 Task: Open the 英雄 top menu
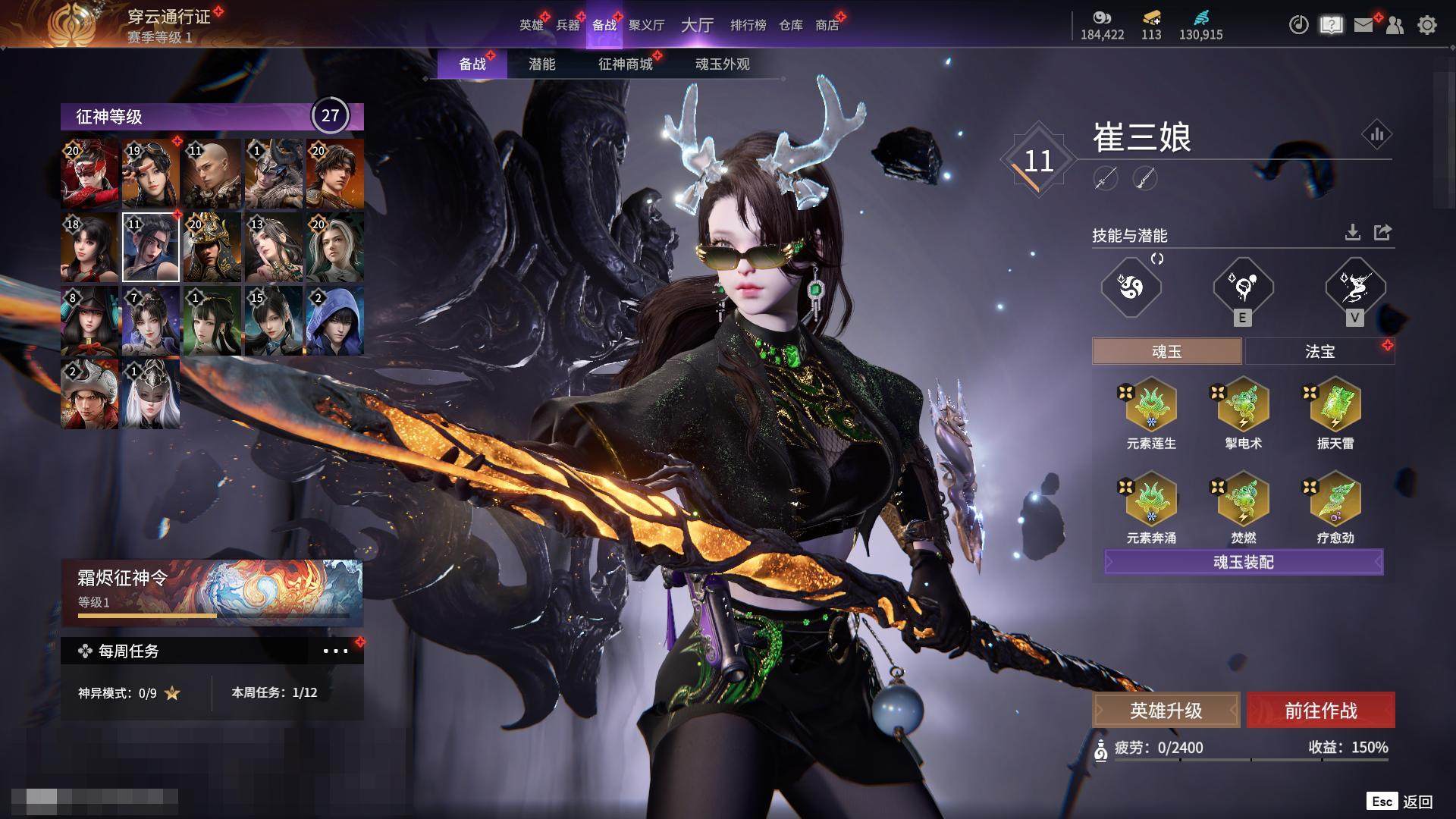[531, 25]
